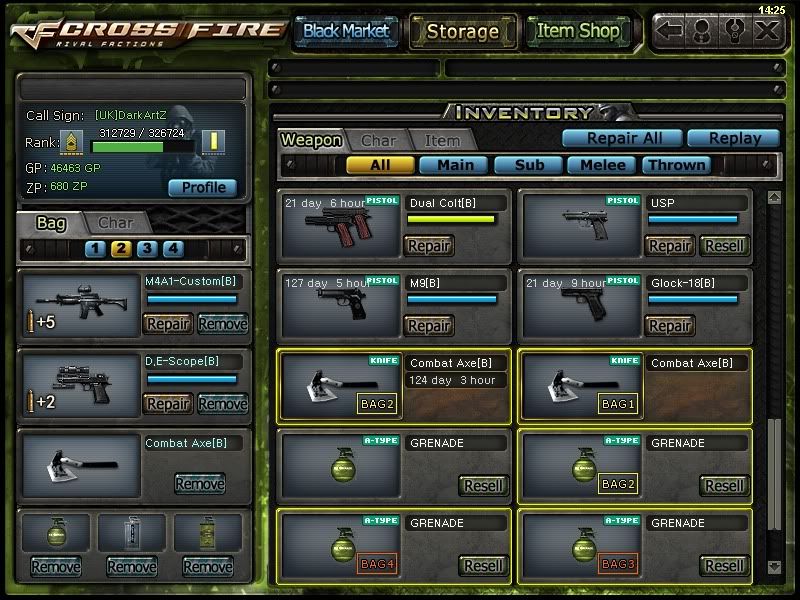This screenshot has width=800, height=600.
Task: Repair the D.E-Scope pistol in bag
Action: pyautogui.click(x=168, y=404)
